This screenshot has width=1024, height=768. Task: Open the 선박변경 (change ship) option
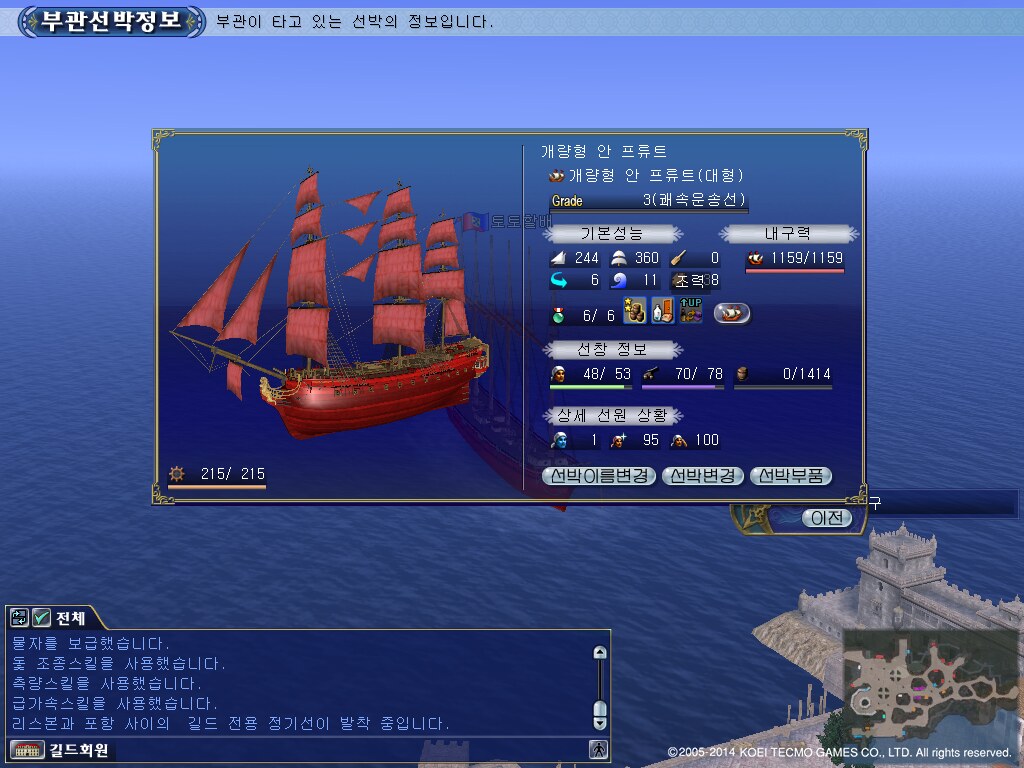pyautogui.click(x=703, y=476)
